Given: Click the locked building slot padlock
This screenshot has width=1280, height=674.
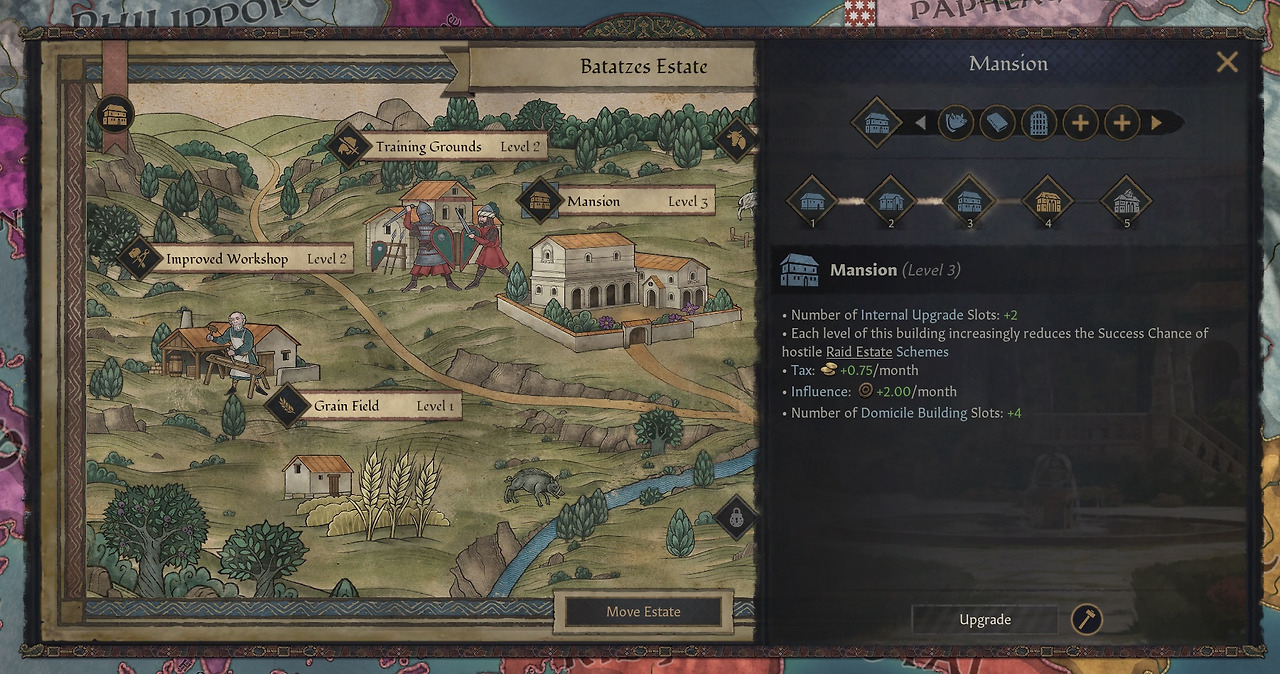Looking at the screenshot, I should 736,518.
